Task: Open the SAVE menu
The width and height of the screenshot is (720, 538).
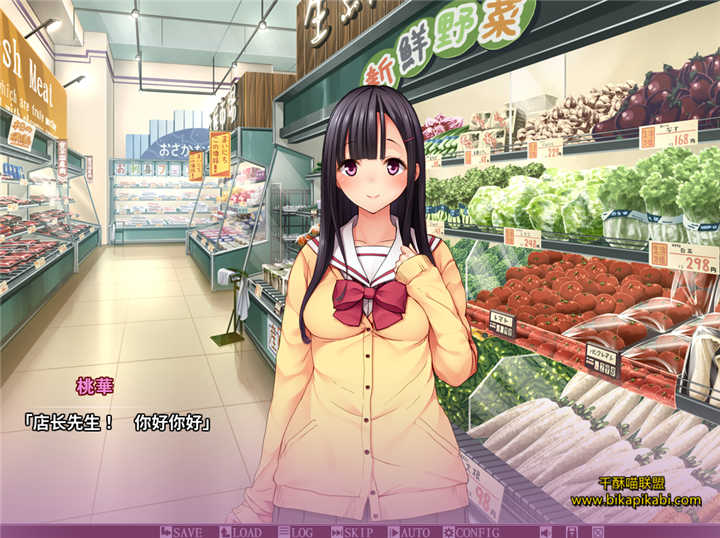Action: (x=181, y=531)
